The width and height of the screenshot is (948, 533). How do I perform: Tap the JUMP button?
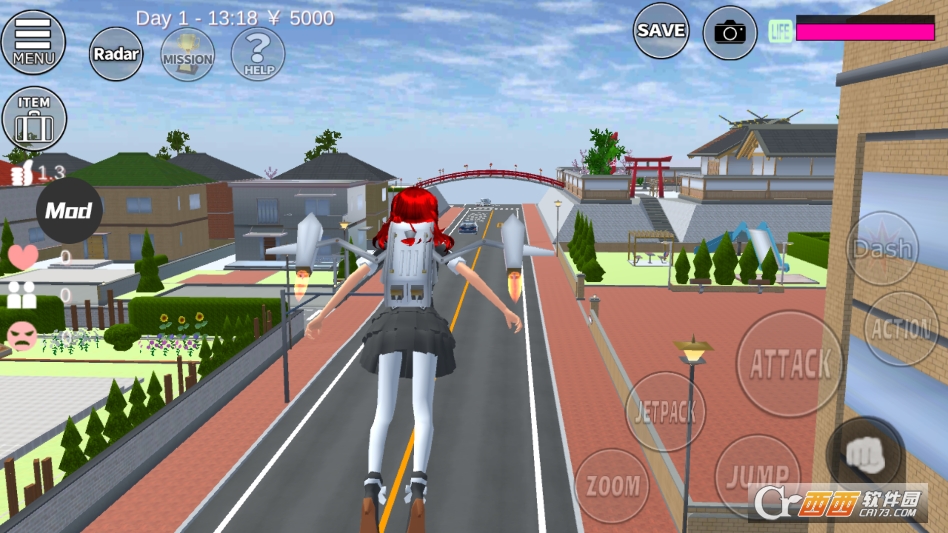click(x=757, y=475)
